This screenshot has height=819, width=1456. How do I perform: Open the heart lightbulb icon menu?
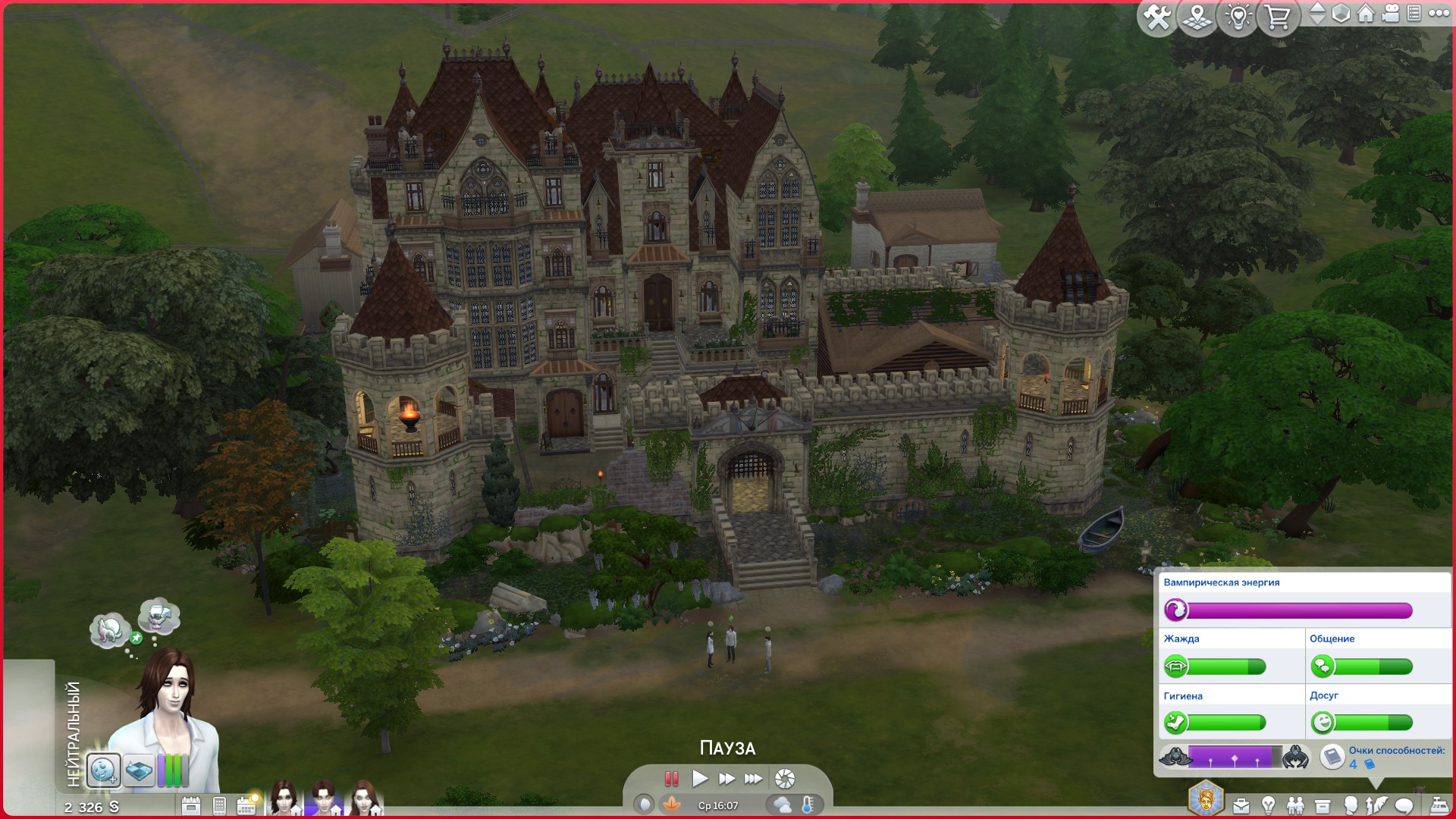tap(1238, 17)
